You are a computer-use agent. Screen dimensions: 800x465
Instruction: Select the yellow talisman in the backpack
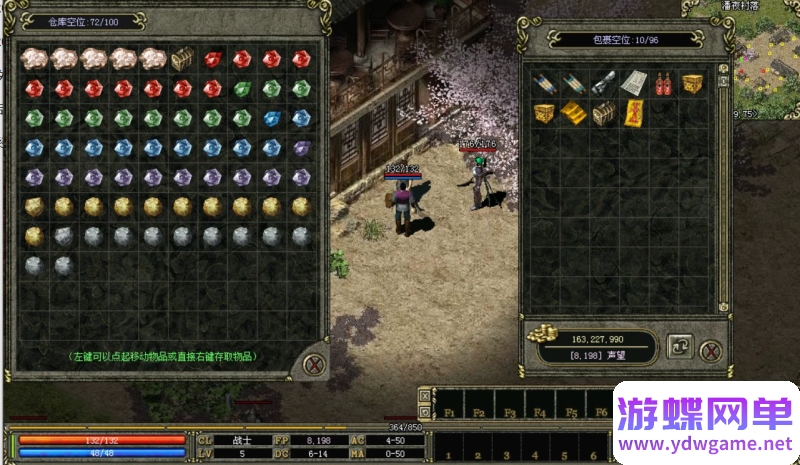(632, 111)
